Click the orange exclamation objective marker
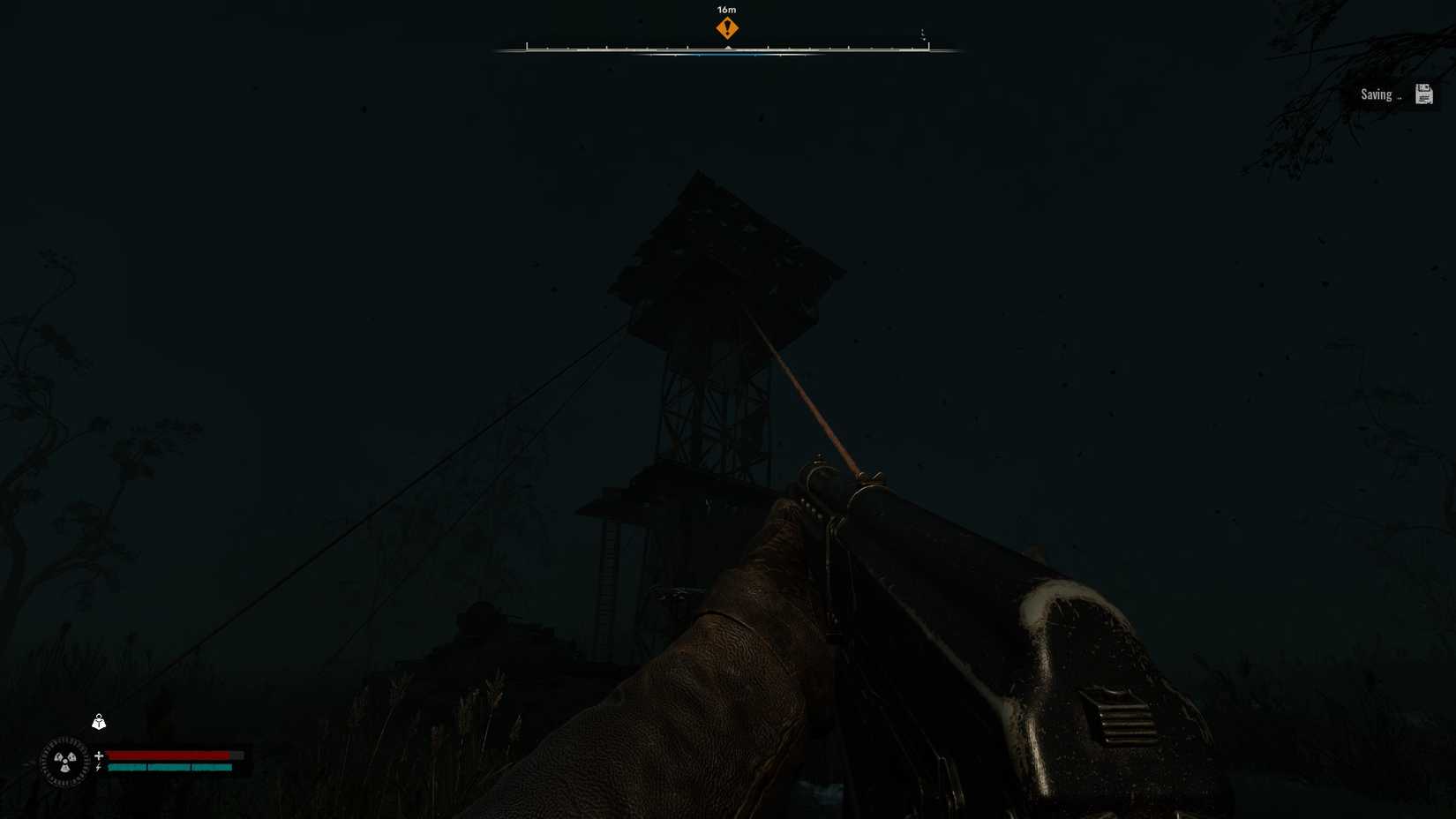The image size is (1456, 819). tap(727, 28)
